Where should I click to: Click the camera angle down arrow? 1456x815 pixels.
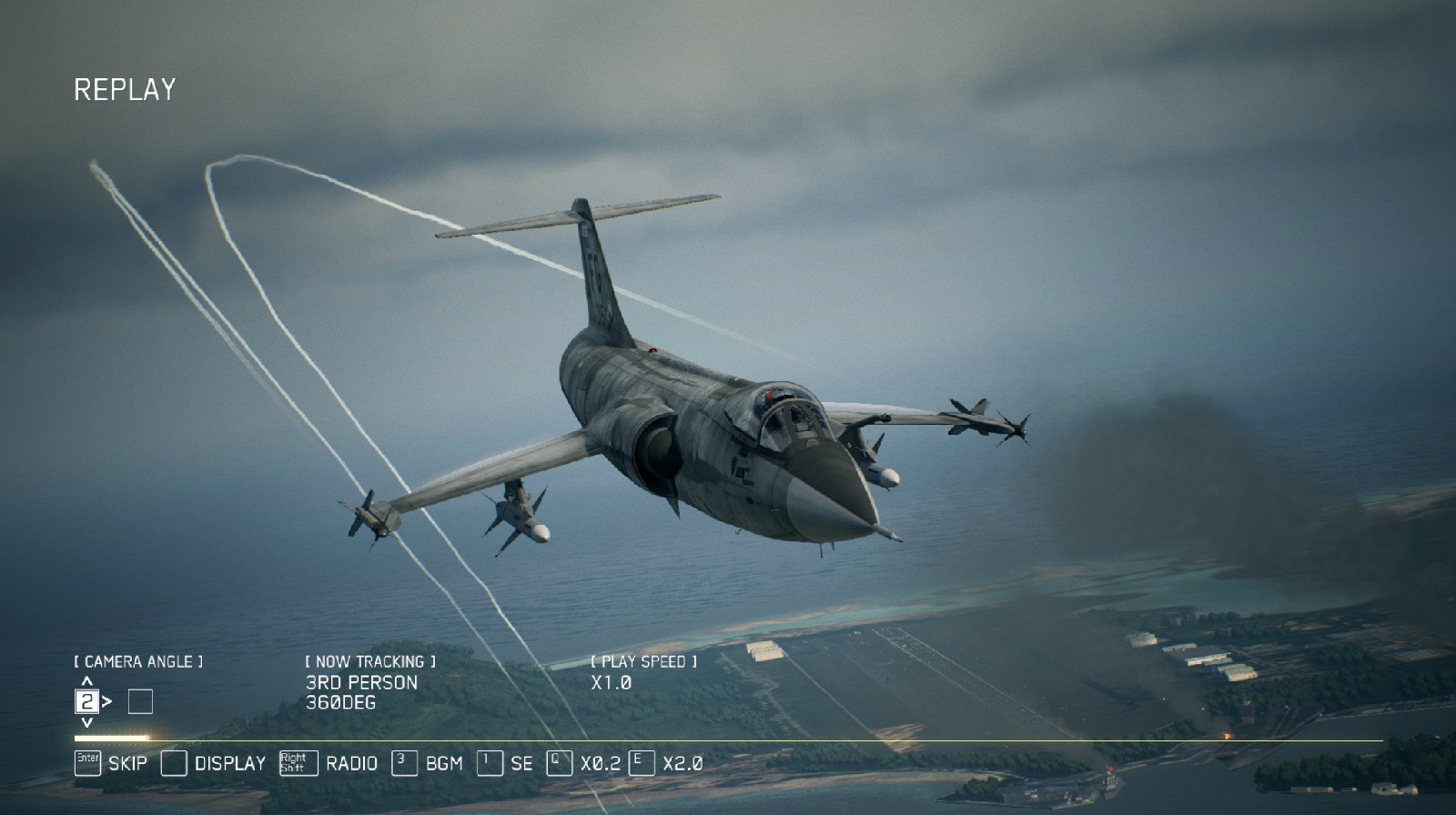pos(87,722)
